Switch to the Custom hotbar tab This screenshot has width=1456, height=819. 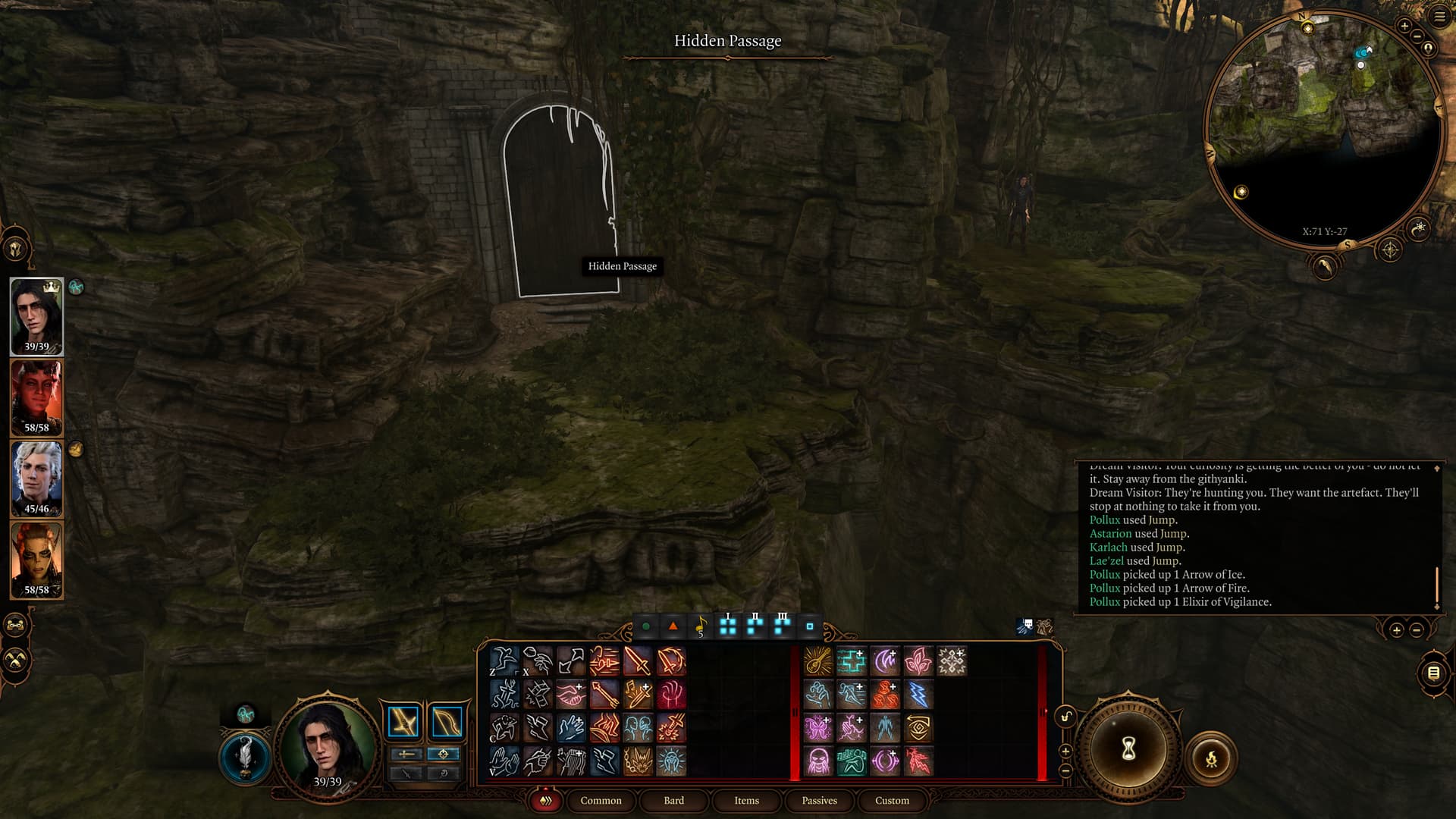[892, 801]
